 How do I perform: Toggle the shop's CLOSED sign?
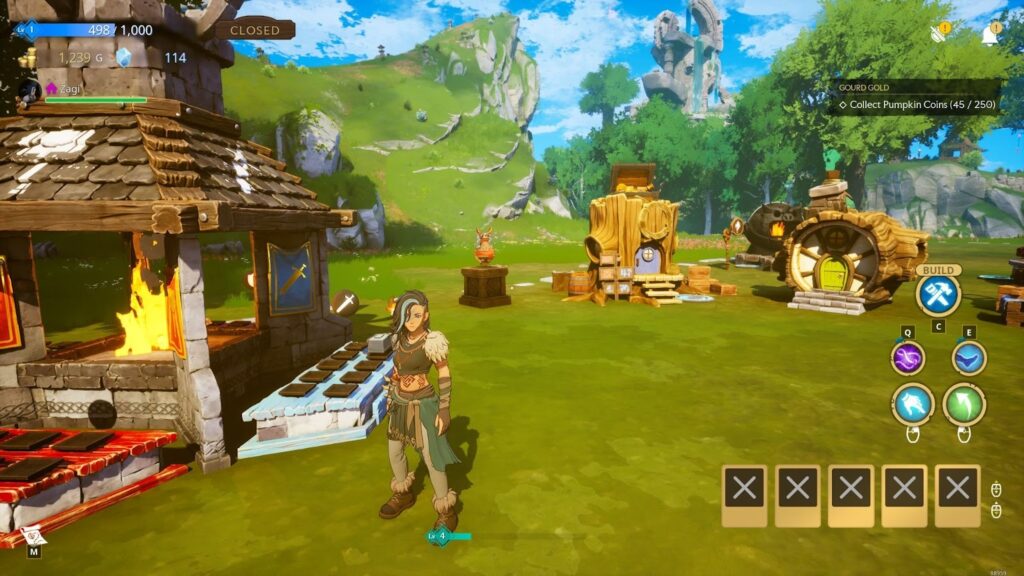coord(255,30)
